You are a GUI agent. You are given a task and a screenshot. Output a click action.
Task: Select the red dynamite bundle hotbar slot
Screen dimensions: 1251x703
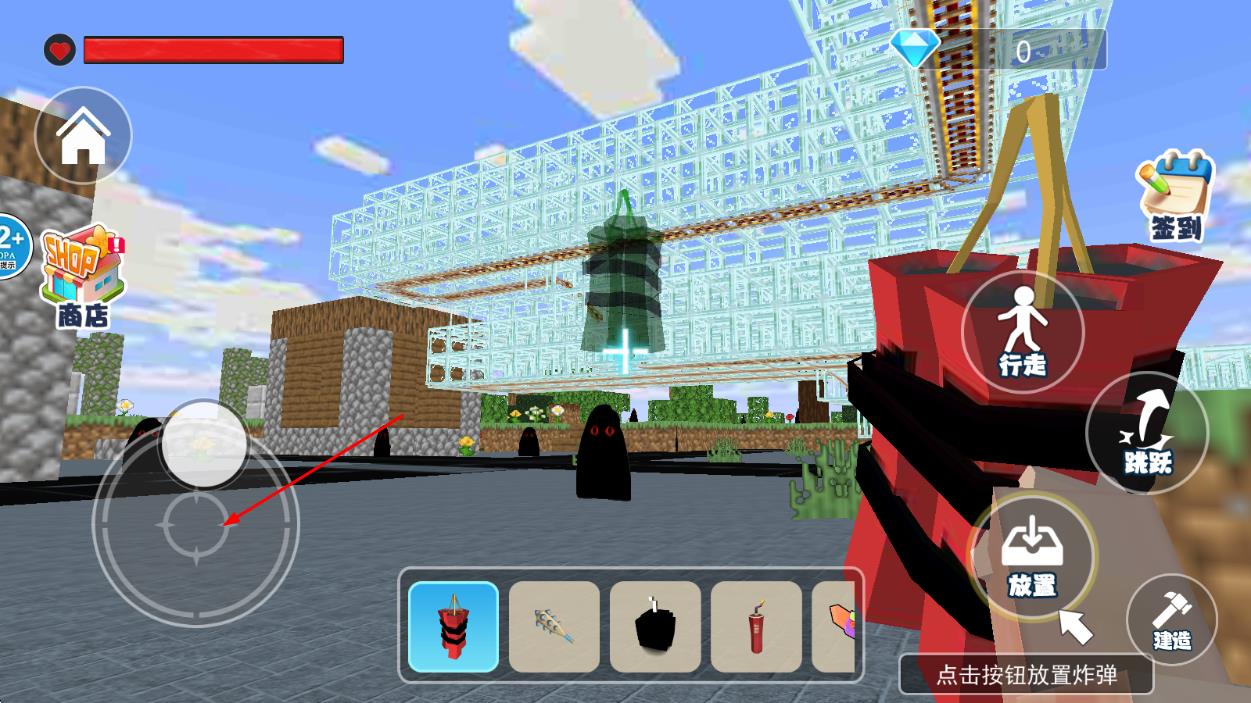[454, 627]
